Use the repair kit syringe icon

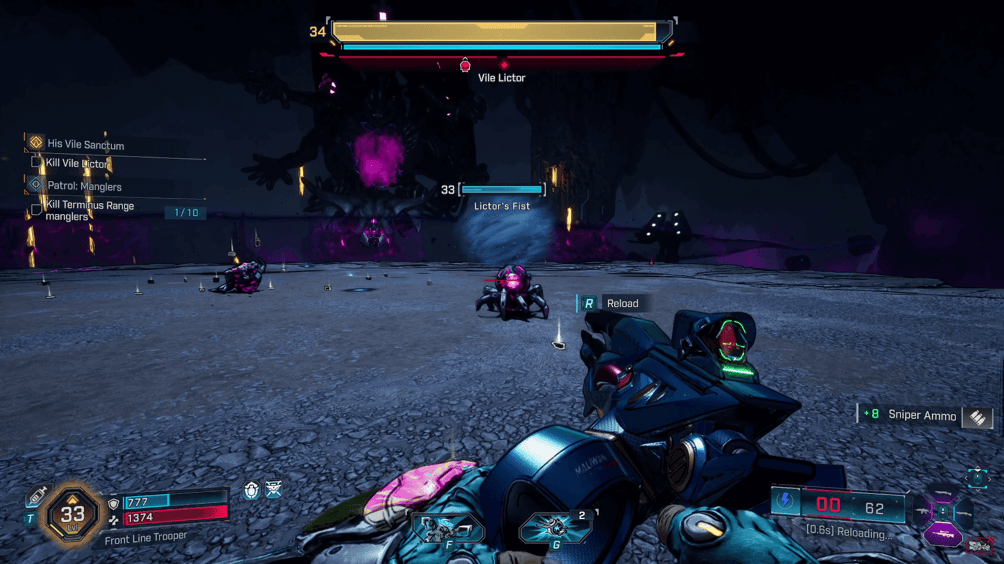tap(36, 497)
